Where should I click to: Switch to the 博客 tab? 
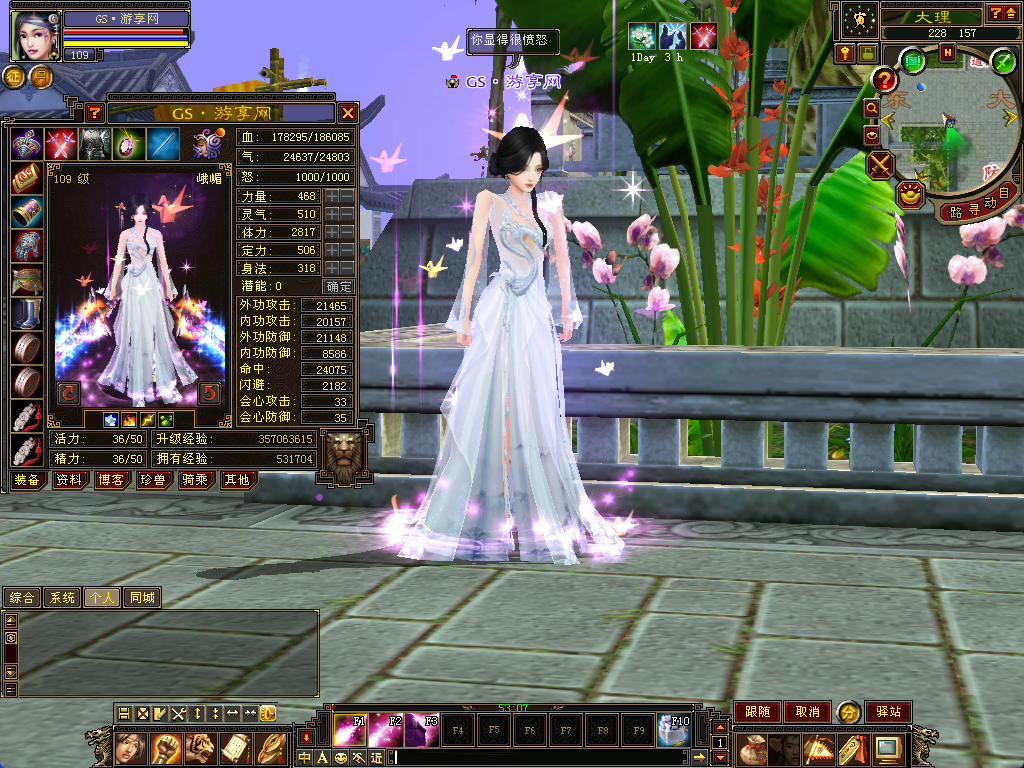click(111, 480)
